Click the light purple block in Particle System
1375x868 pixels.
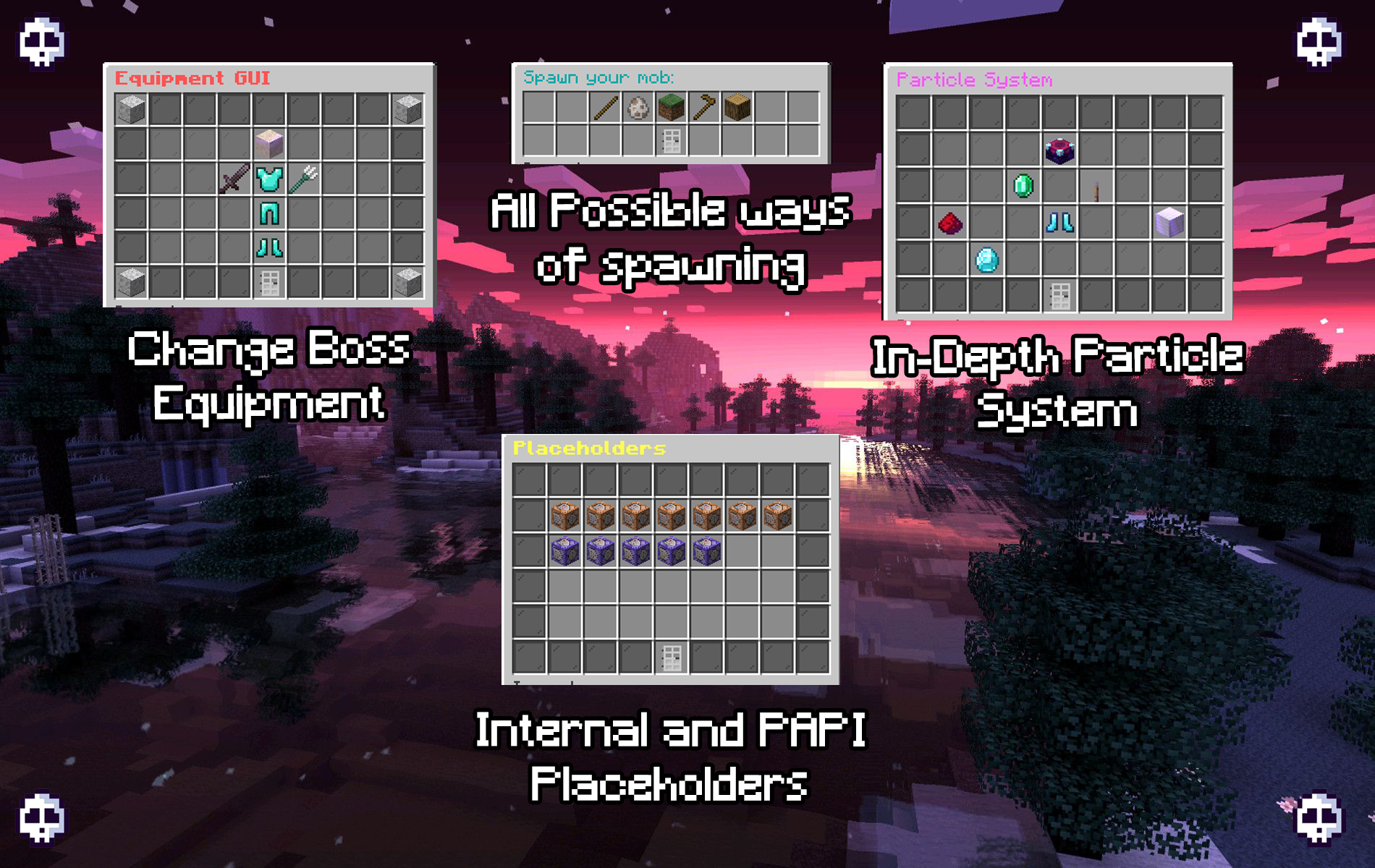(1169, 223)
